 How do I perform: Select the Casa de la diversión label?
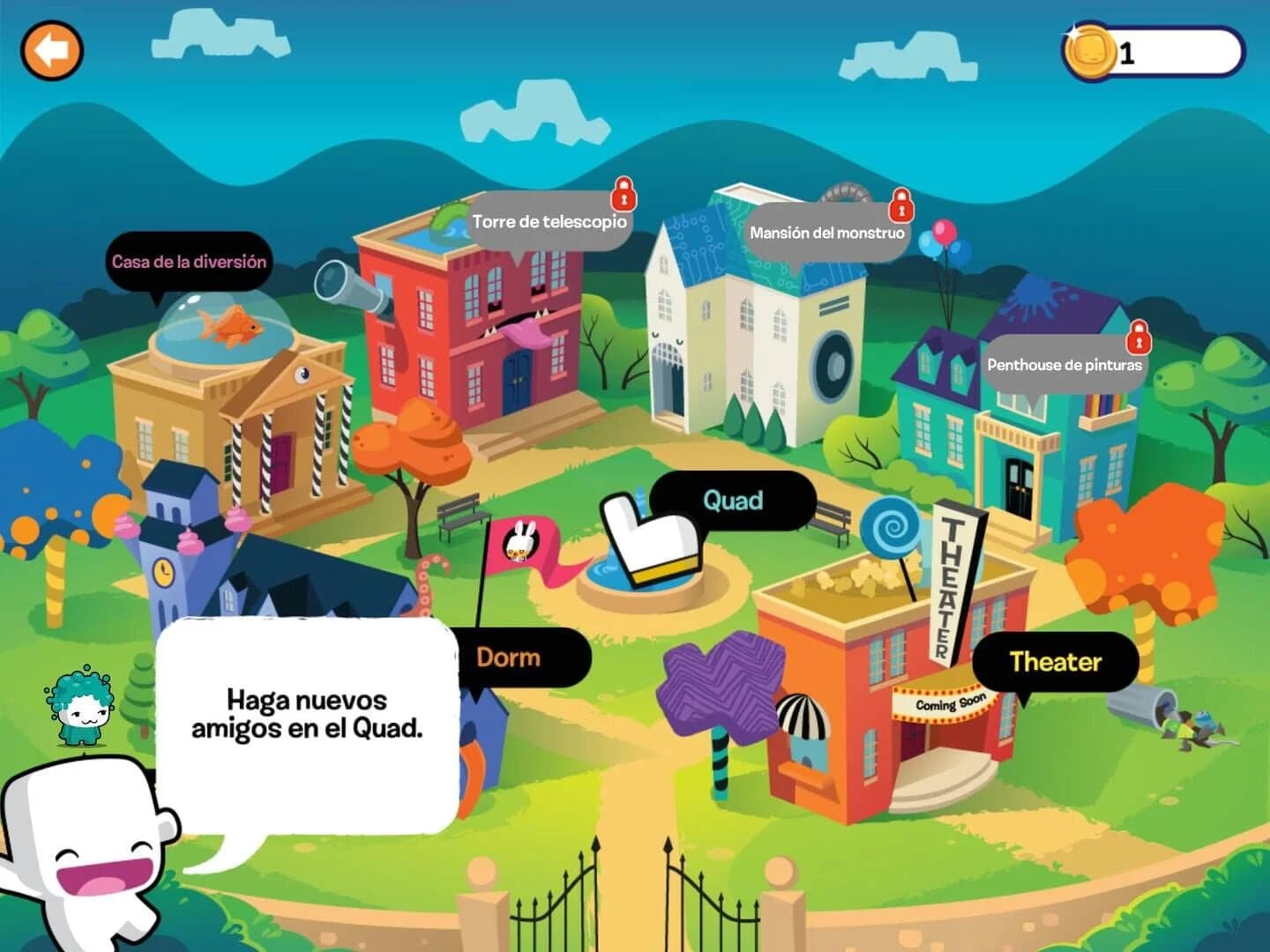coord(190,262)
